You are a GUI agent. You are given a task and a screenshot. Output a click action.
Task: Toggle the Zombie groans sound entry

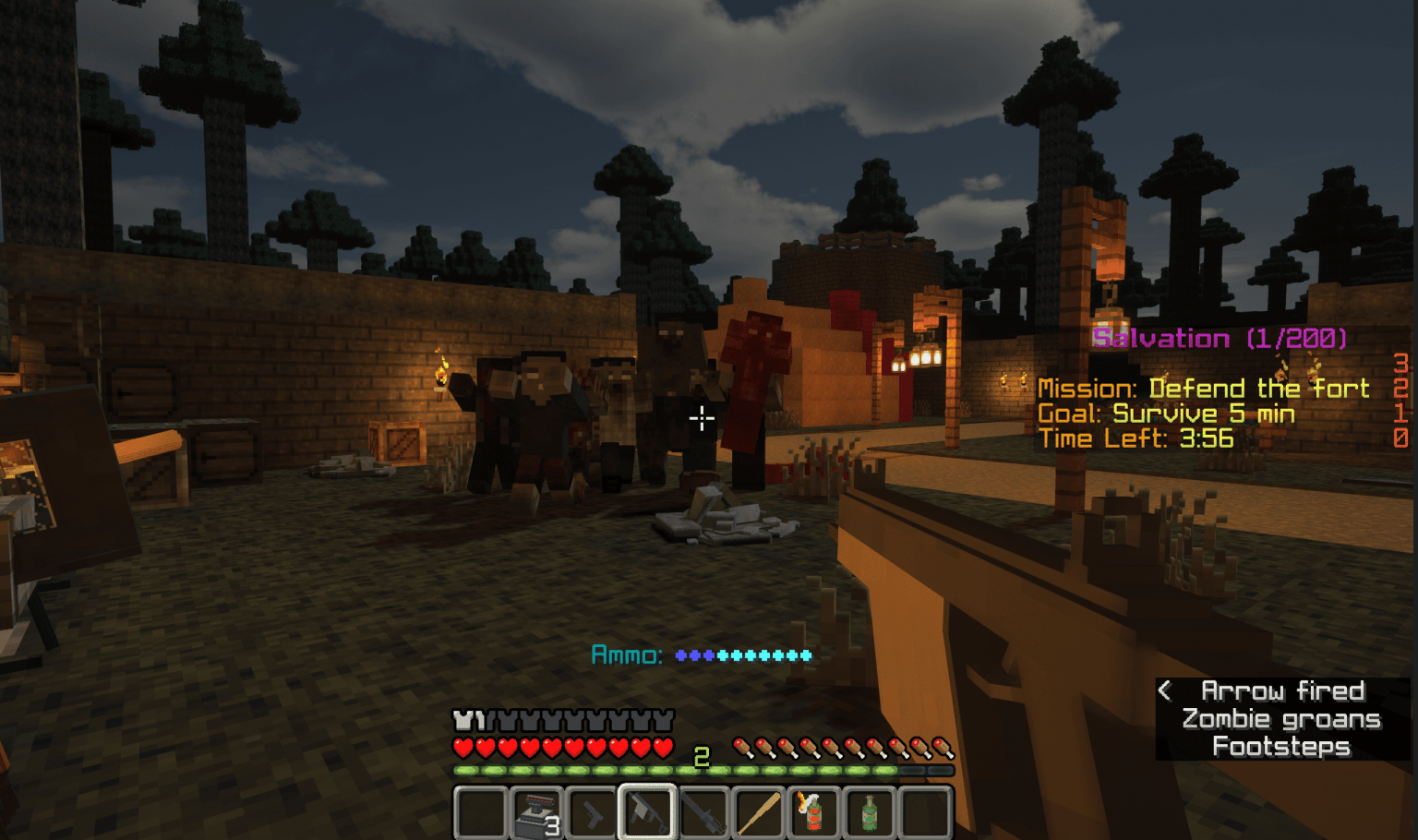coord(1281,718)
